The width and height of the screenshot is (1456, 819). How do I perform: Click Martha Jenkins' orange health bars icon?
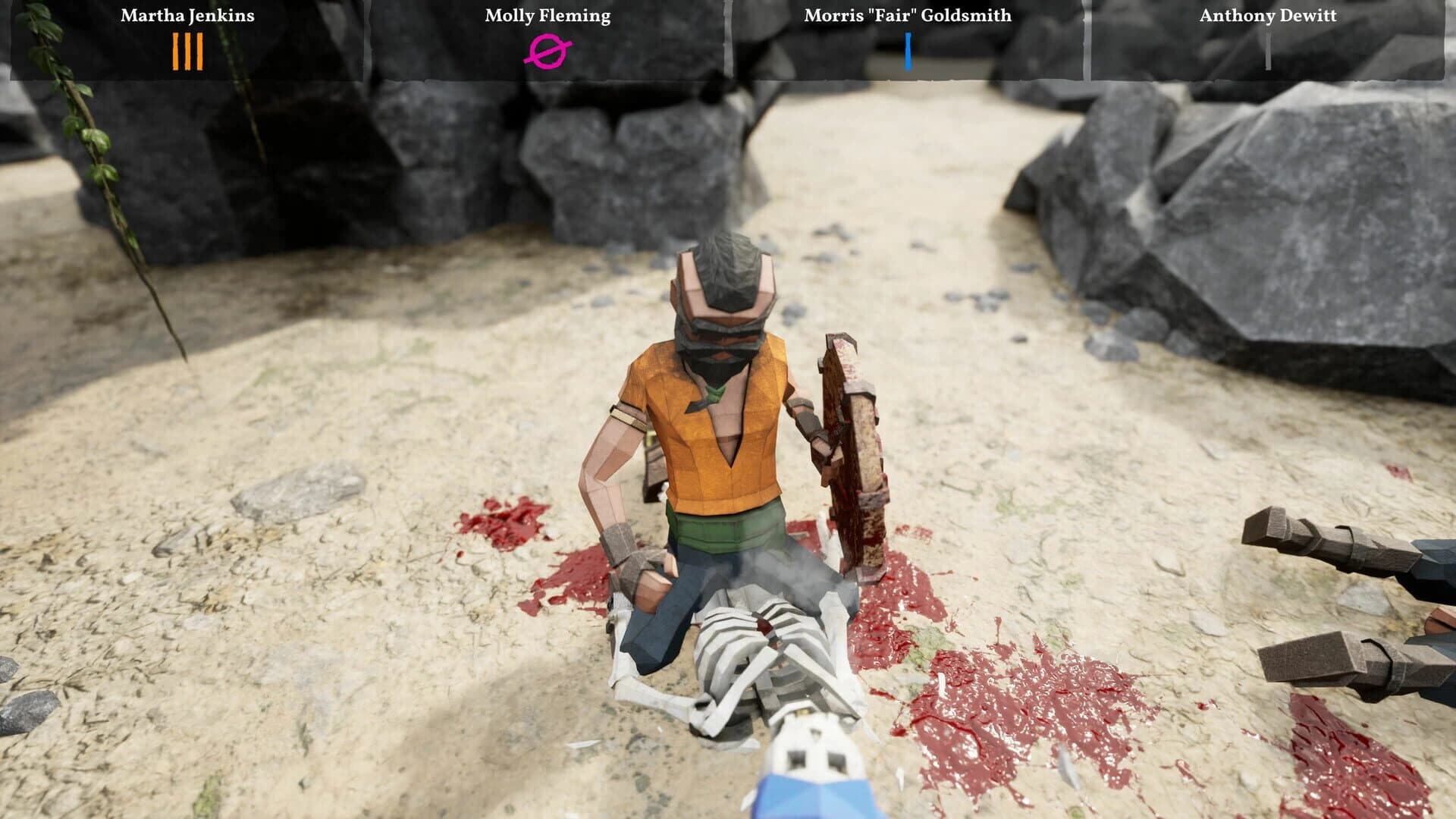(x=188, y=53)
